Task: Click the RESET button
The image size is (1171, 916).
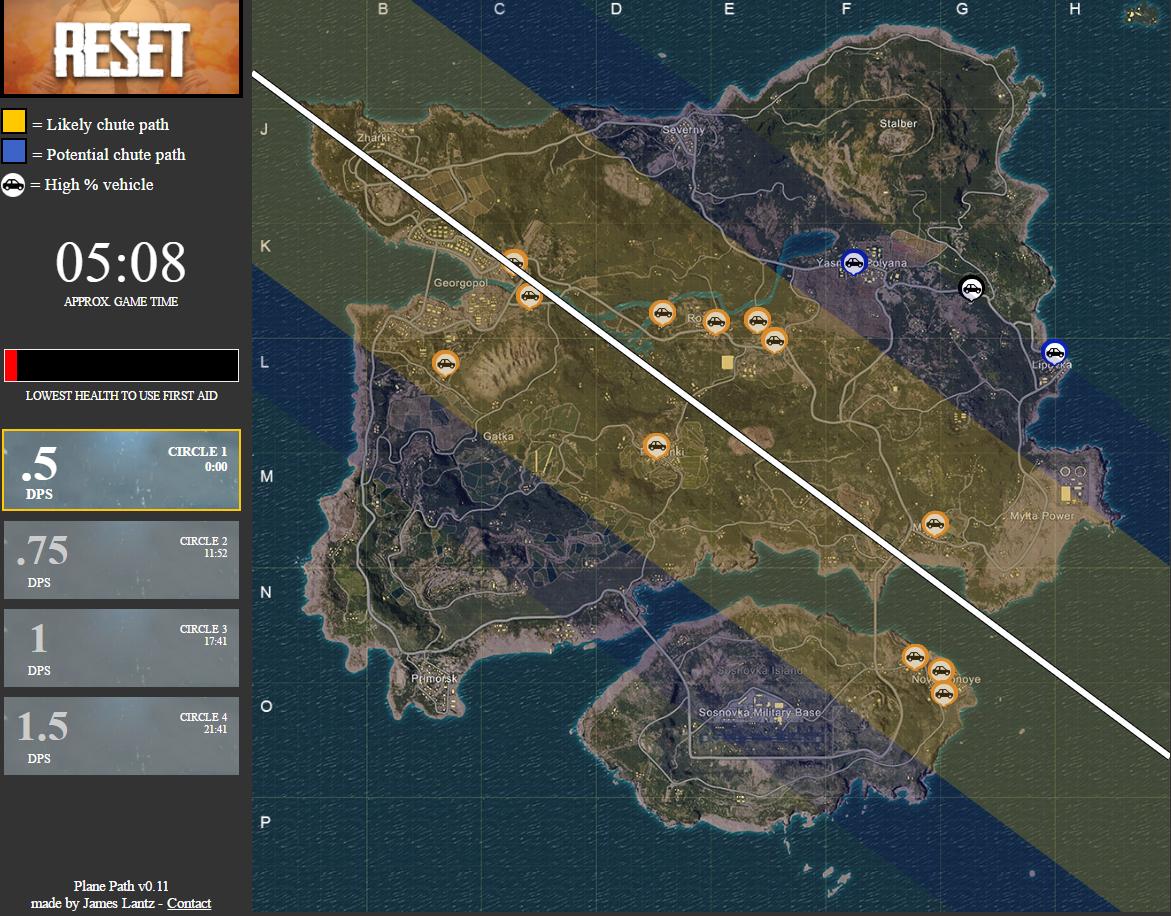Action: 121,48
